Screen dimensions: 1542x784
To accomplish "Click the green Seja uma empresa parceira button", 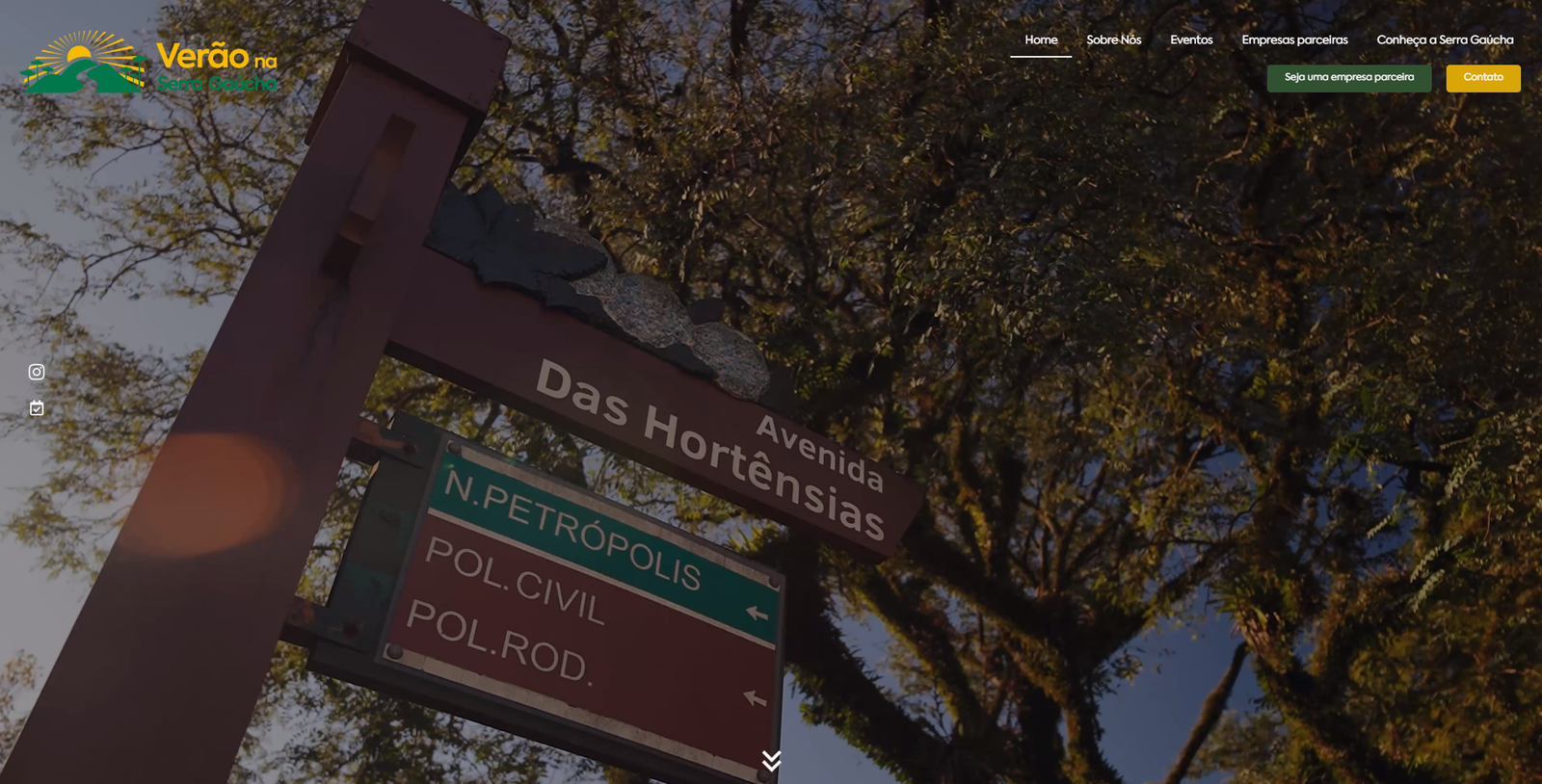I will pyautogui.click(x=1348, y=78).
